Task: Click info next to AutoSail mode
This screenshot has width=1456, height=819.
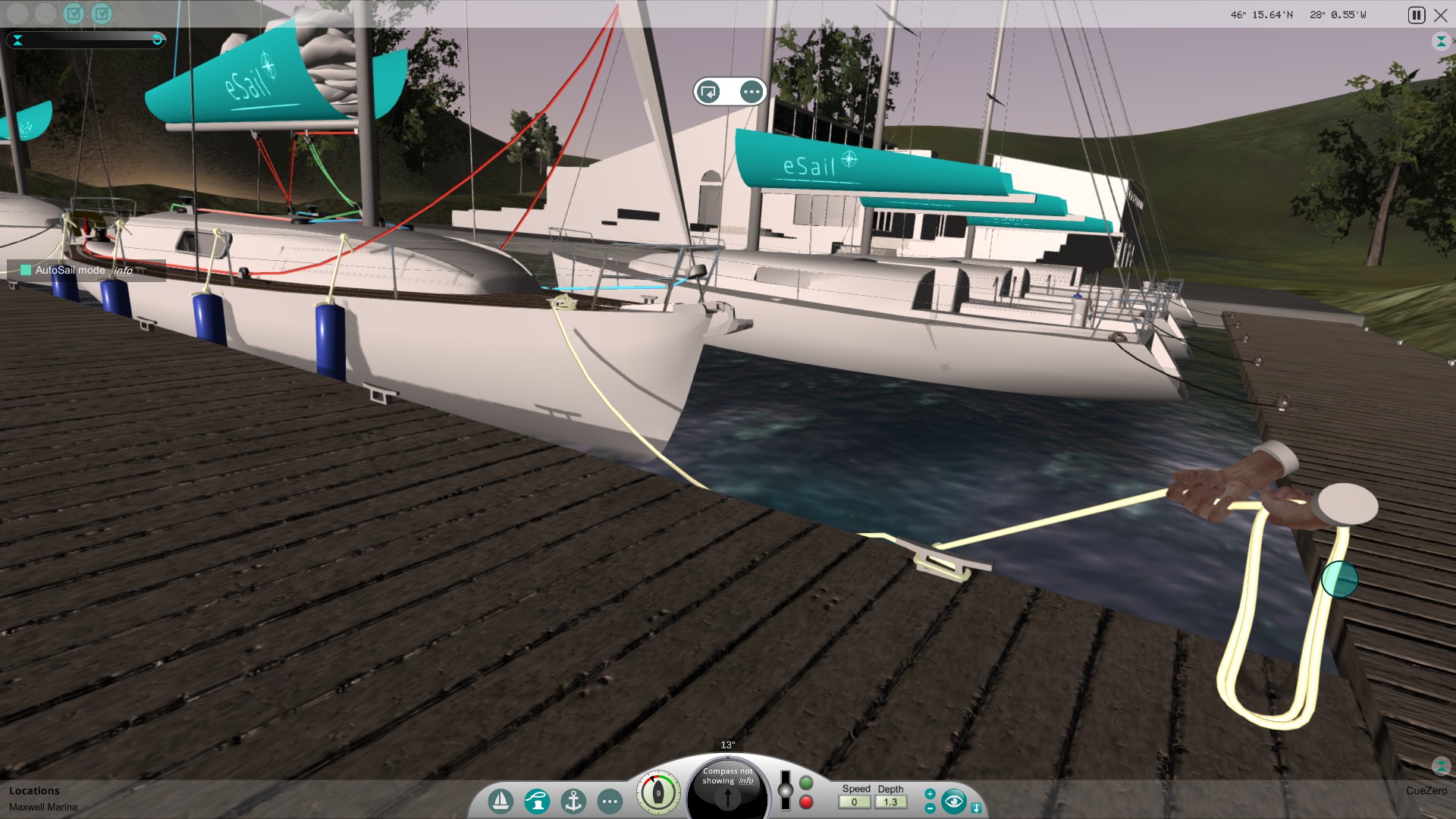Action: pos(124,271)
